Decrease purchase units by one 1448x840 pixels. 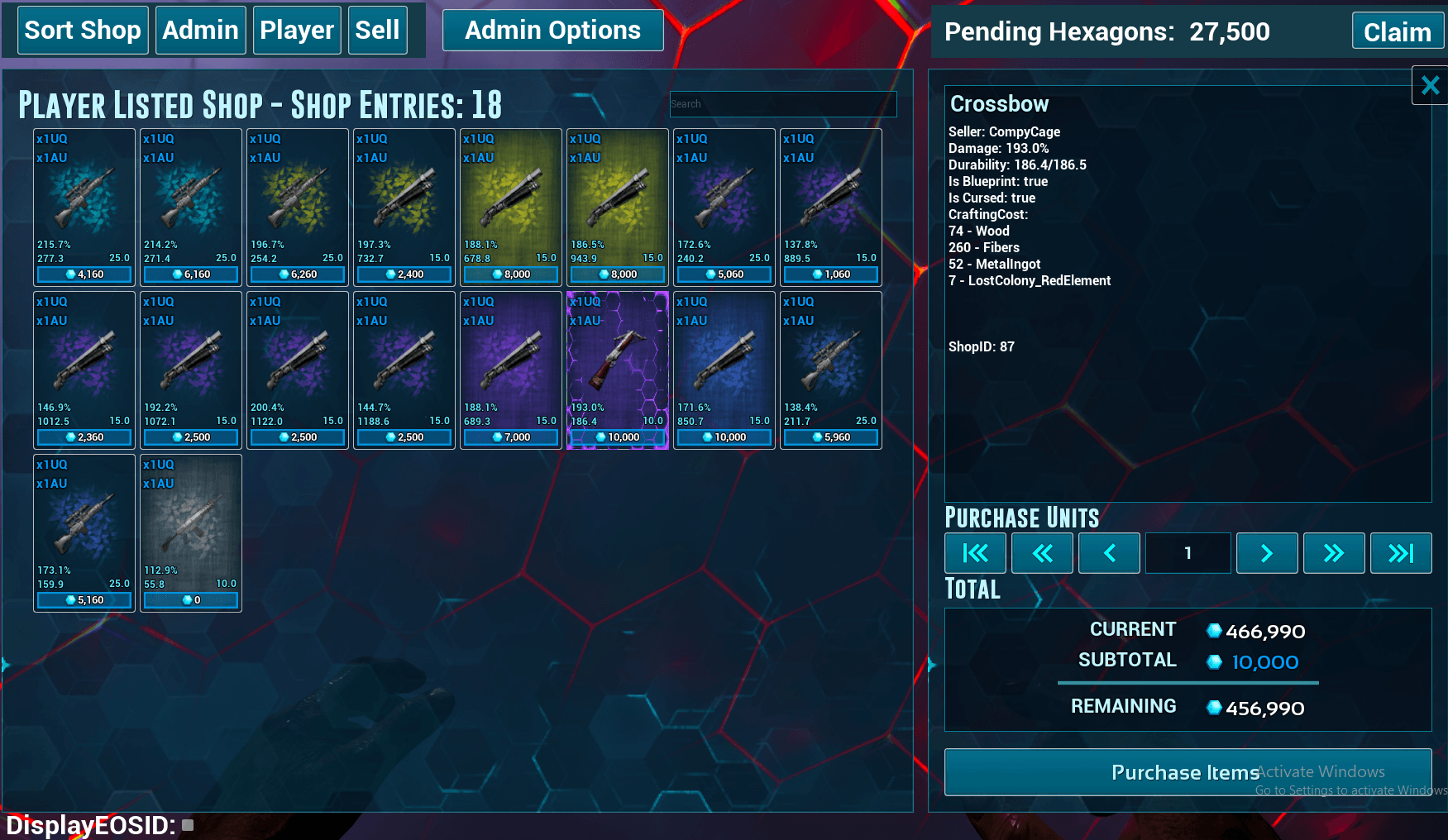(1109, 553)
